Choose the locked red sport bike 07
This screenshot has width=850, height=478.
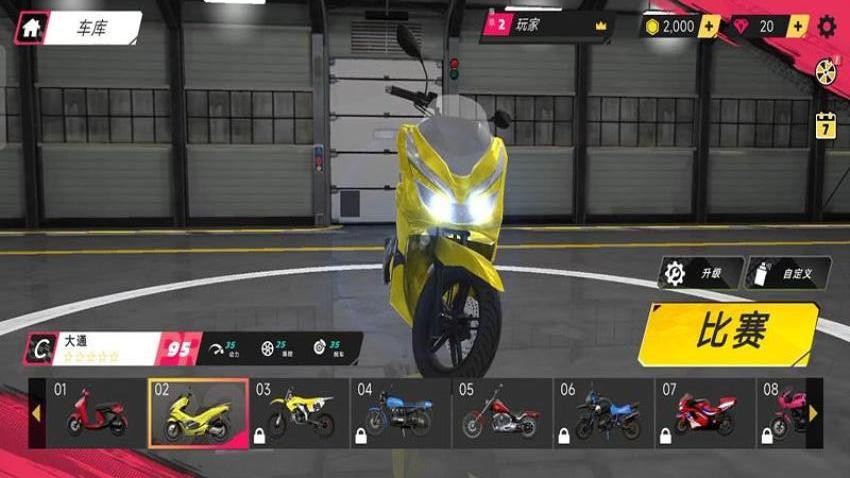704,412
